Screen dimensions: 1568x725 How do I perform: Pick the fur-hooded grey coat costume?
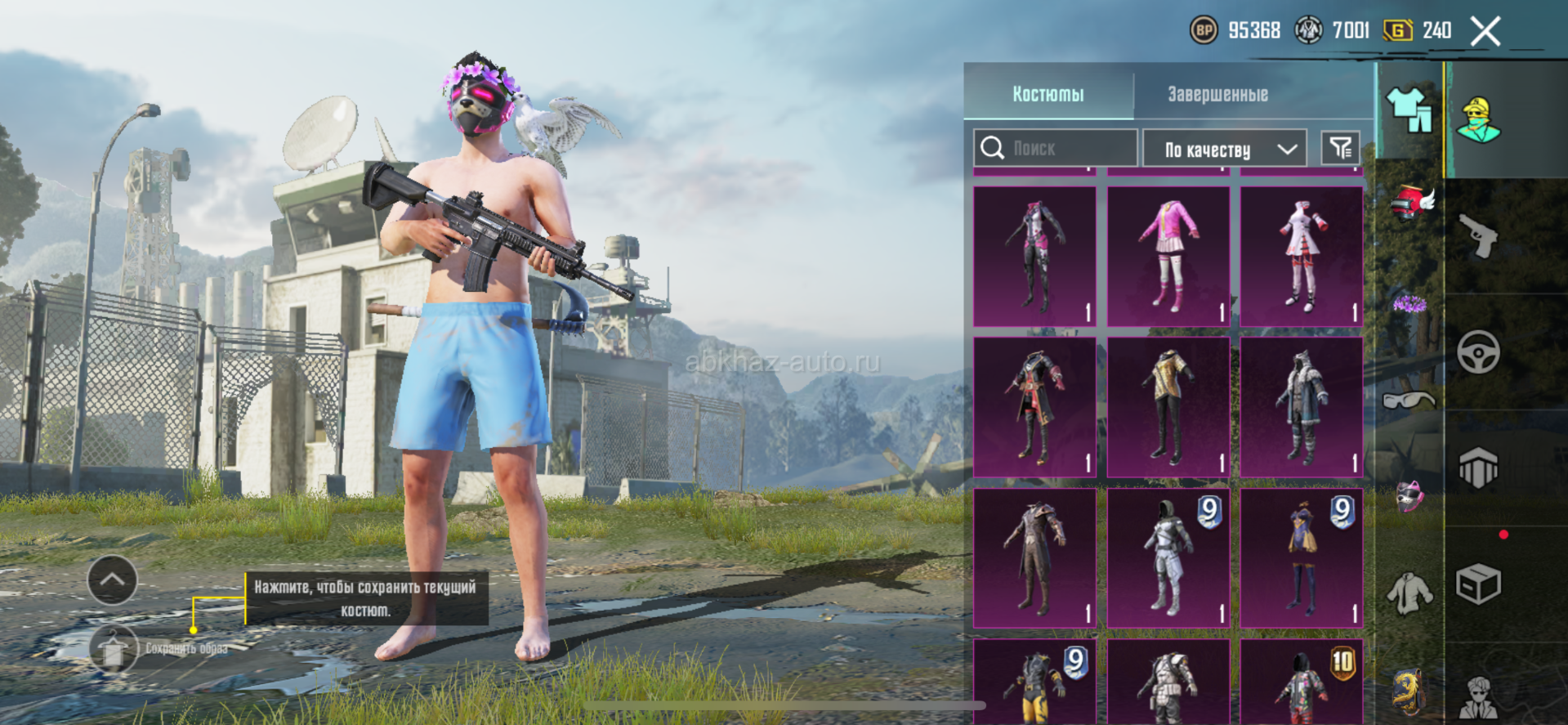coord(1302,407)
